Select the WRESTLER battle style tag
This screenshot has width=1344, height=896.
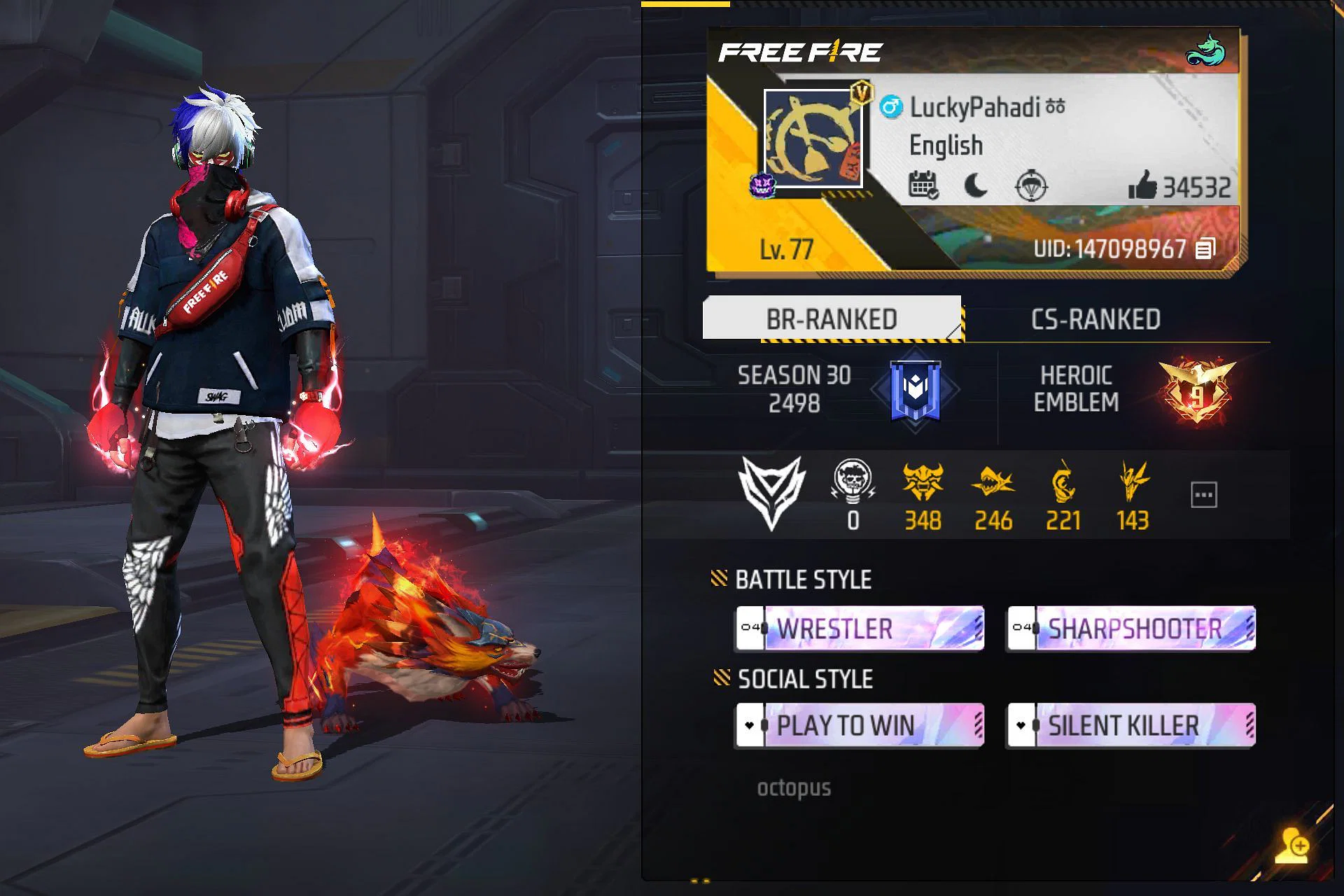[x=860, y=629]
